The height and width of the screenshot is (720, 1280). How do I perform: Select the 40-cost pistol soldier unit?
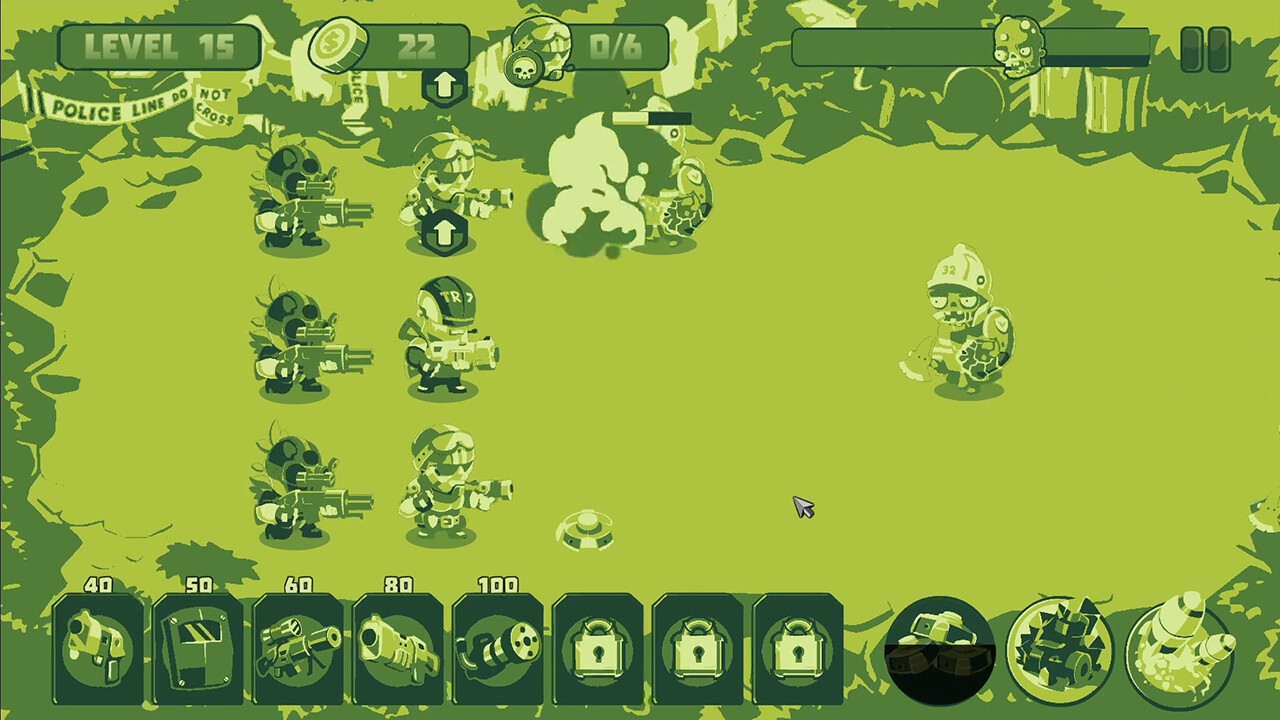pyautogui.click(x=97, y=645)
